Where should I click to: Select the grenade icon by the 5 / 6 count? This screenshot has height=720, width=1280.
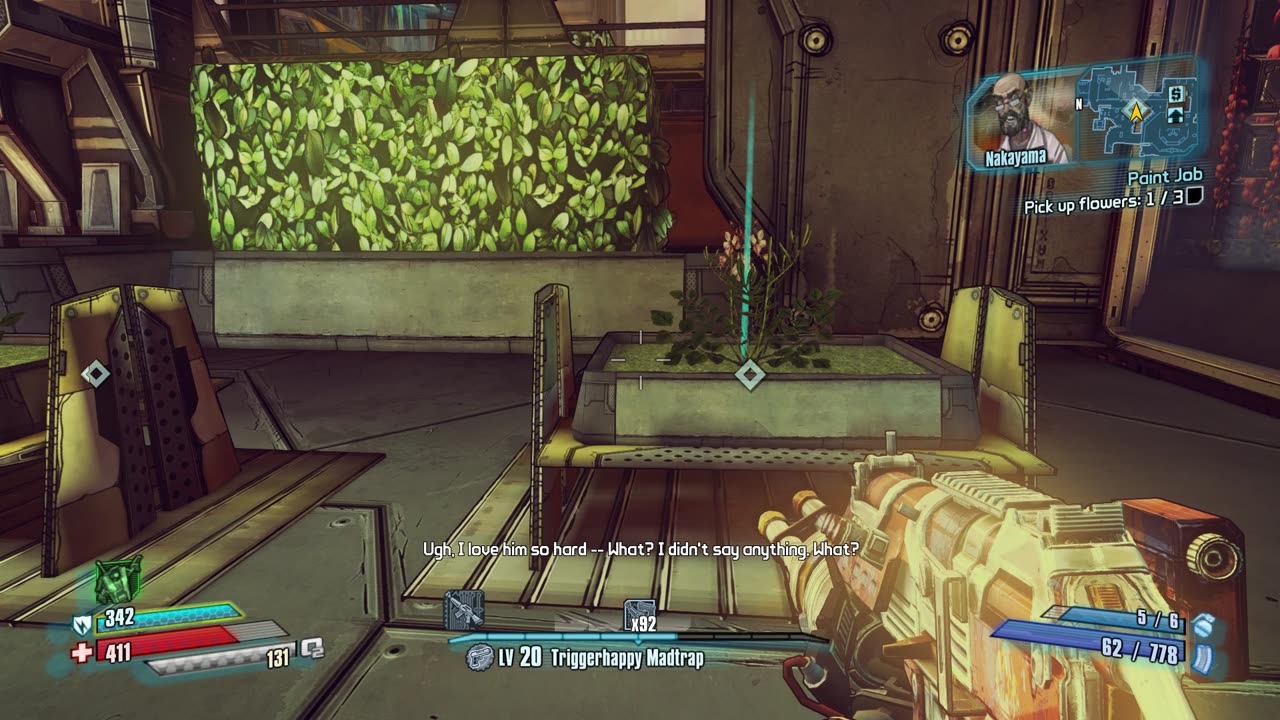coord(1203,625)
